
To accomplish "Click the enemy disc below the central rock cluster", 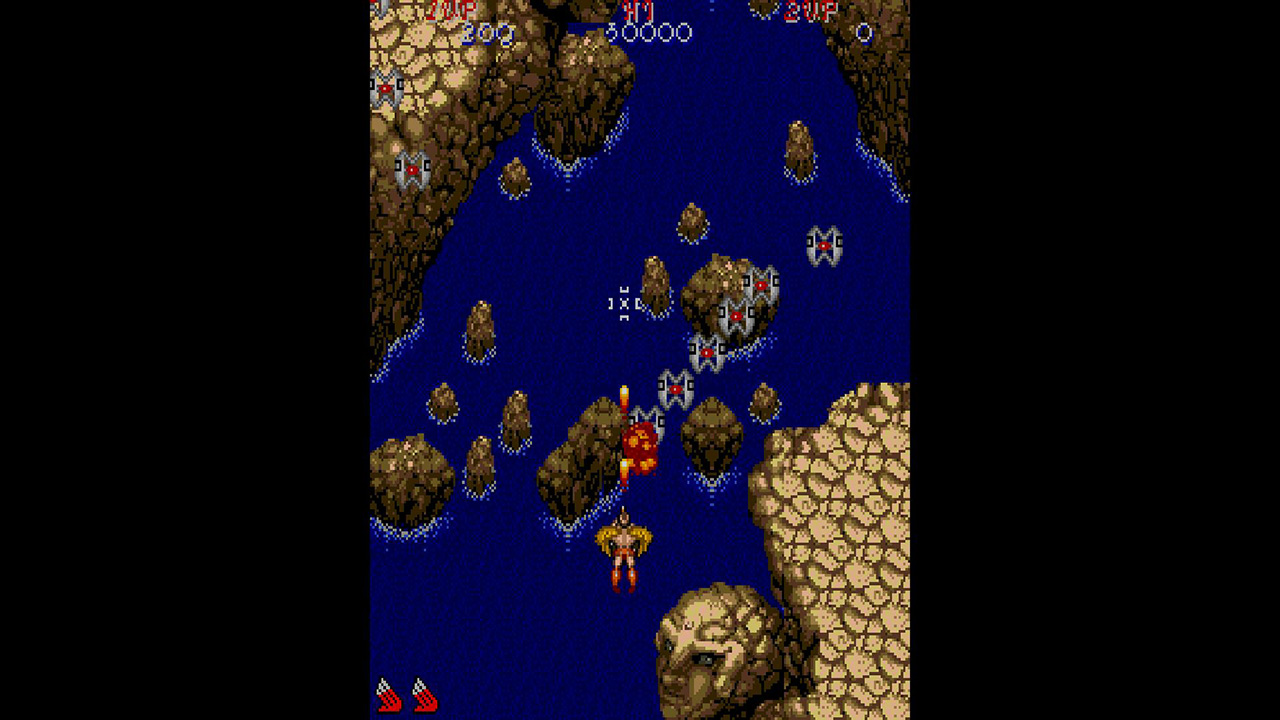I will [707, 352].
